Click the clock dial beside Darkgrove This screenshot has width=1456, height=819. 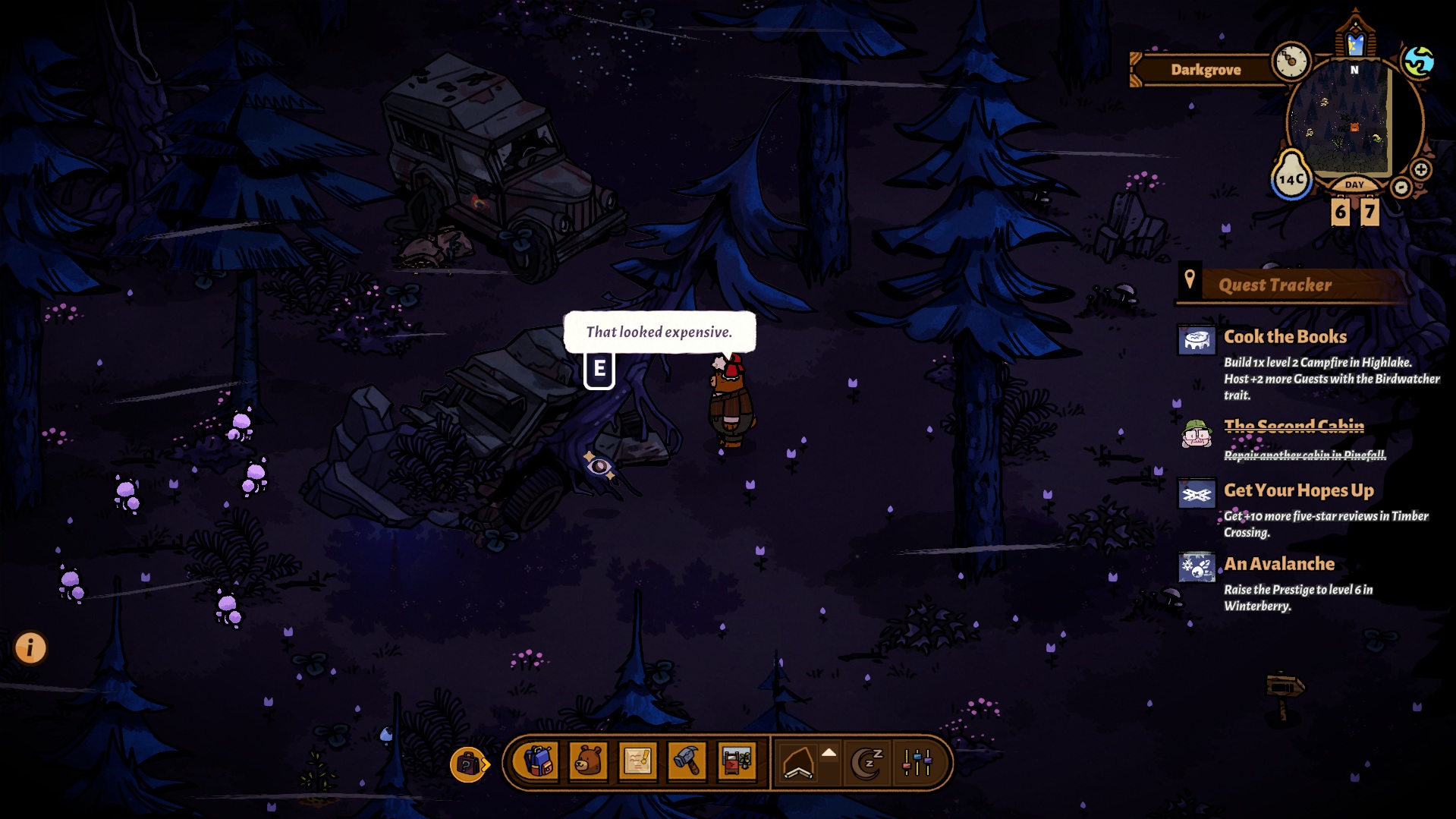click(x=1291, y=61)
